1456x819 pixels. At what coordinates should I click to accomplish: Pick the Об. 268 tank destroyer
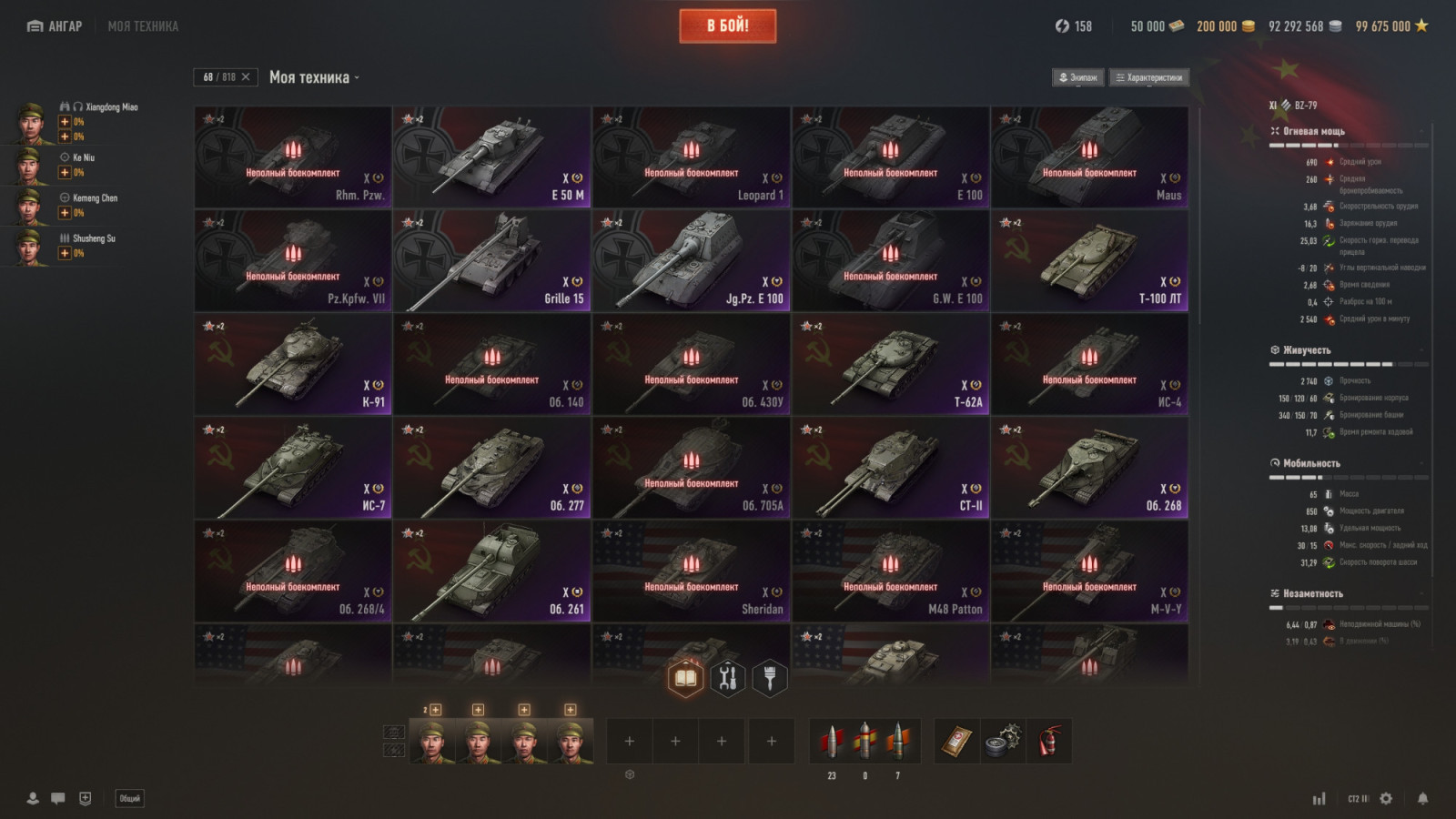tap(1089, 469)
